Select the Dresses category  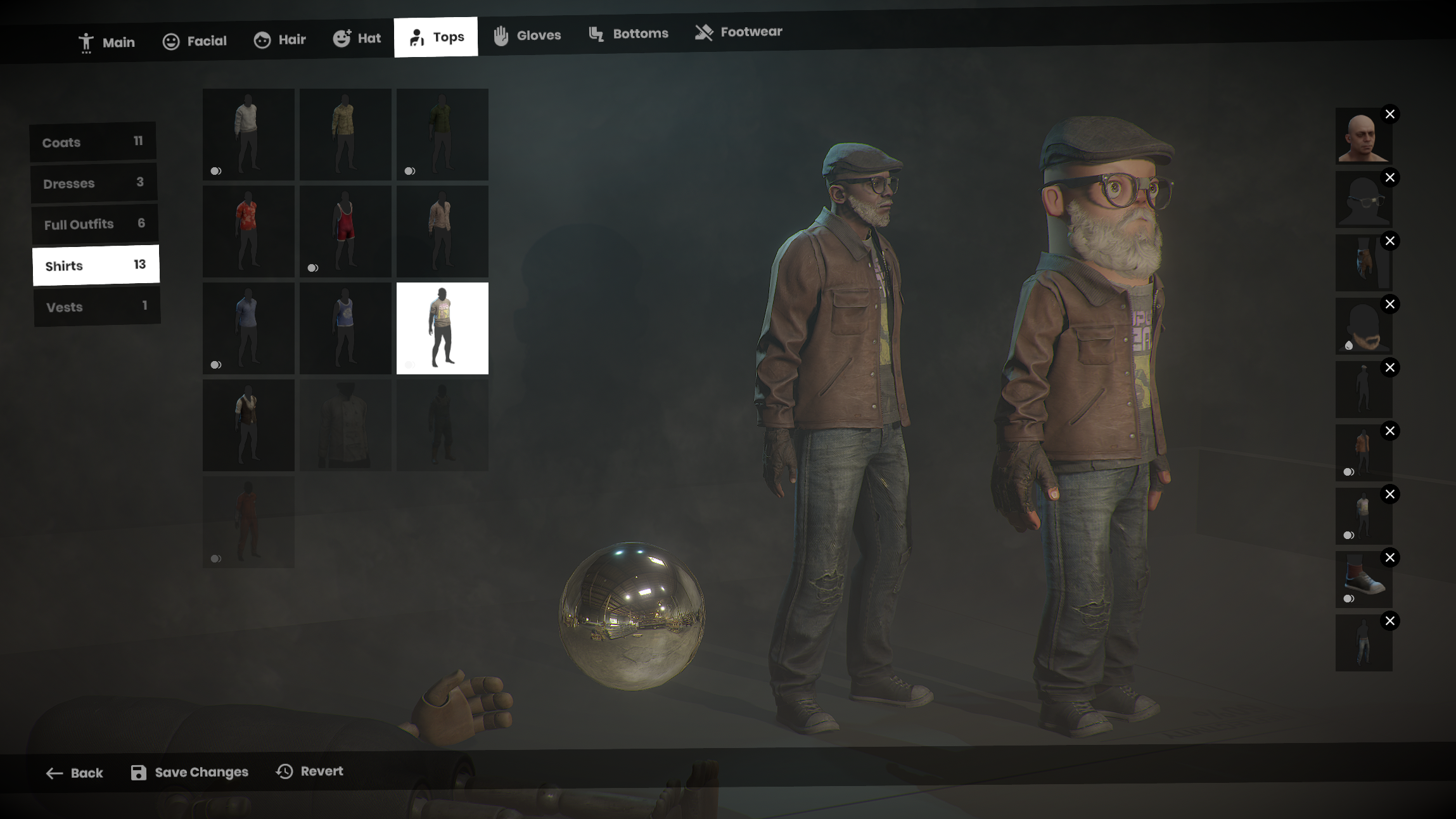(x=94, y=183)
